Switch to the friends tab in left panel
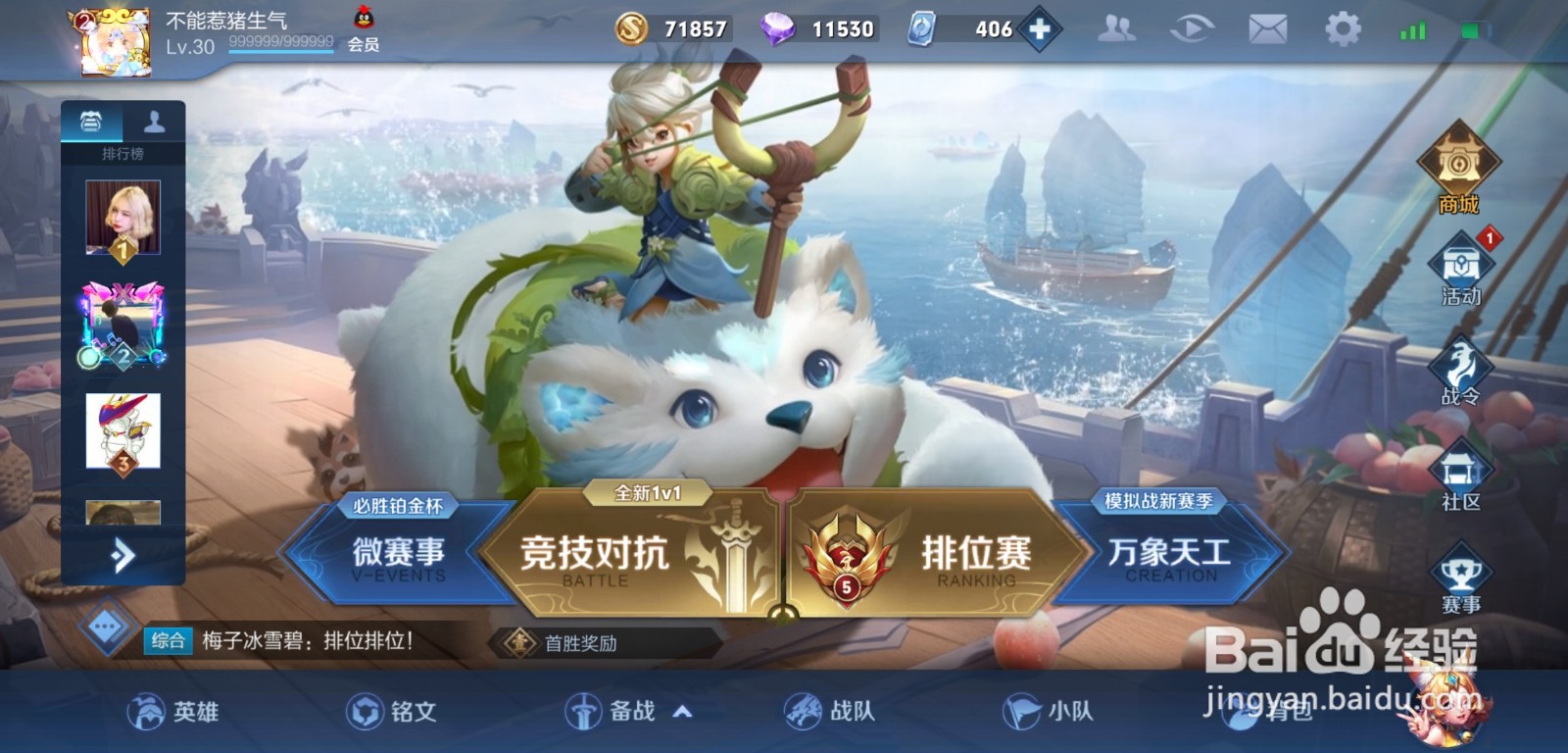 click(153, 122)
